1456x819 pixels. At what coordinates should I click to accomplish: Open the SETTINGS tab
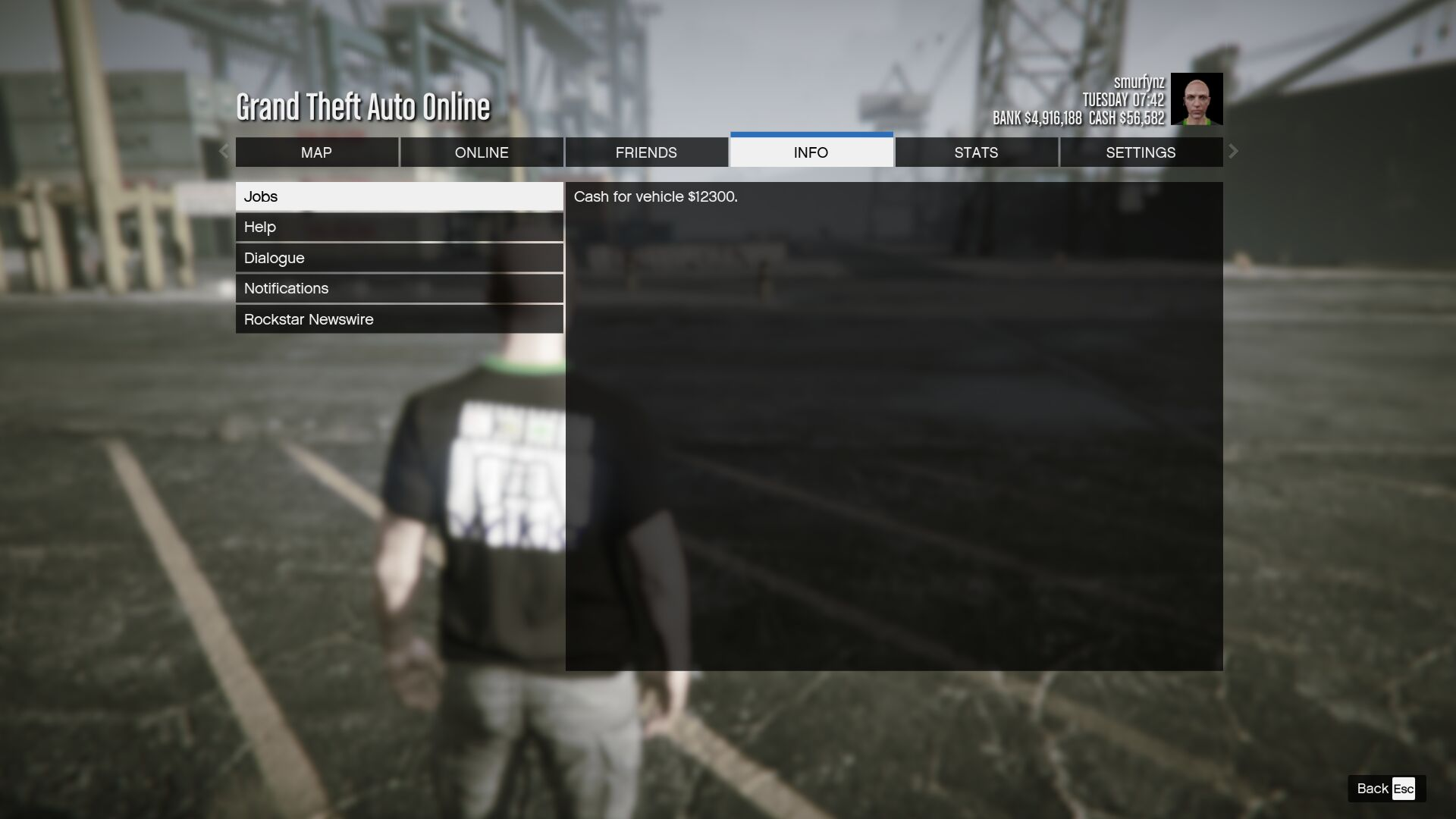click(1141, 152)
